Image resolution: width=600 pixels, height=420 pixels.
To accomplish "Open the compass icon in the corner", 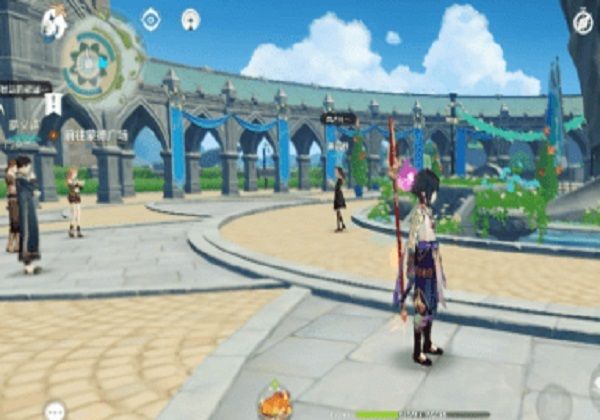I will point(583,20).
